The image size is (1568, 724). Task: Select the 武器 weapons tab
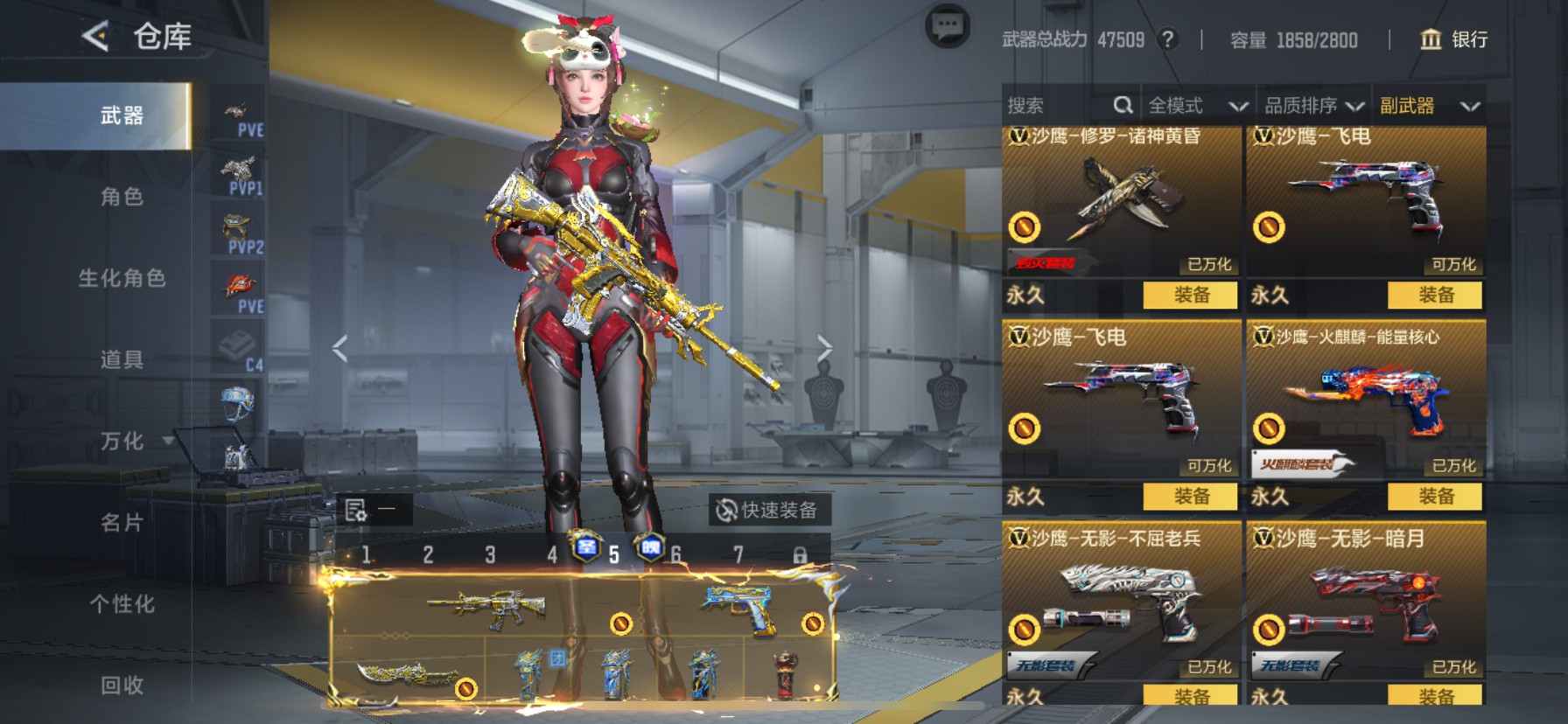[121, 115]
